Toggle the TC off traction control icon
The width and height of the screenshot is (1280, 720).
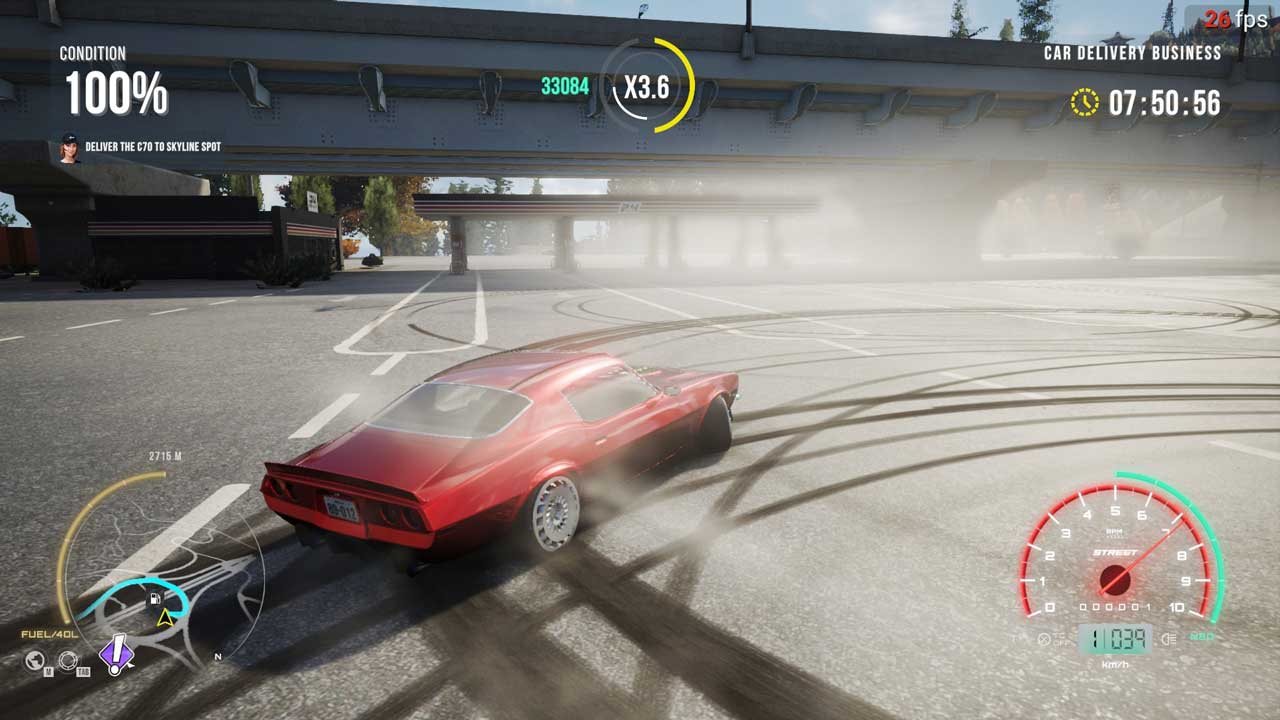point(1046,638)
